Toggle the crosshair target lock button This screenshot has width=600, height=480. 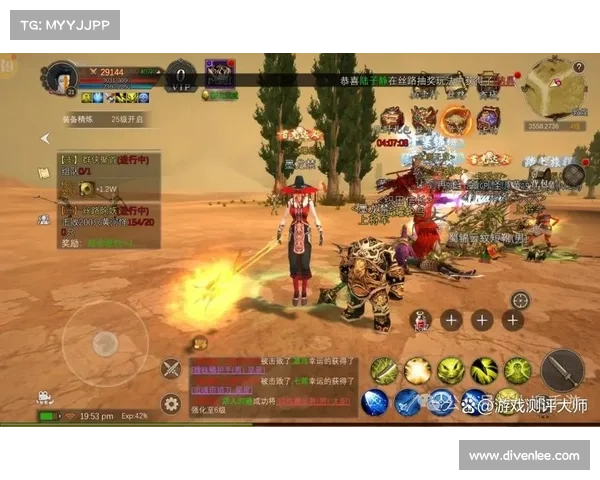click(520, 300)
